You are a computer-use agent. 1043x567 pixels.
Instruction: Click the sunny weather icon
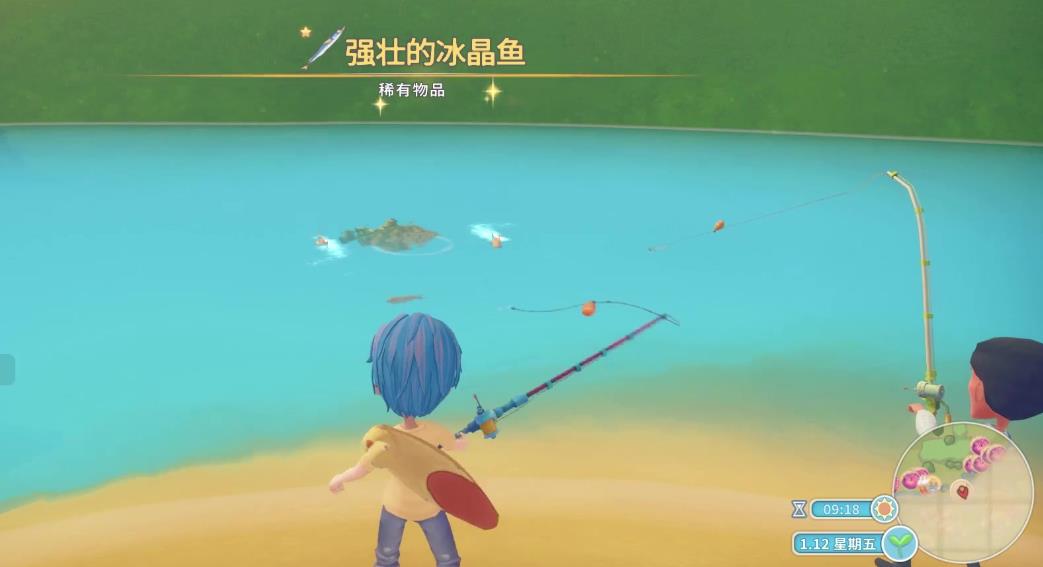[x=884, y=509]
